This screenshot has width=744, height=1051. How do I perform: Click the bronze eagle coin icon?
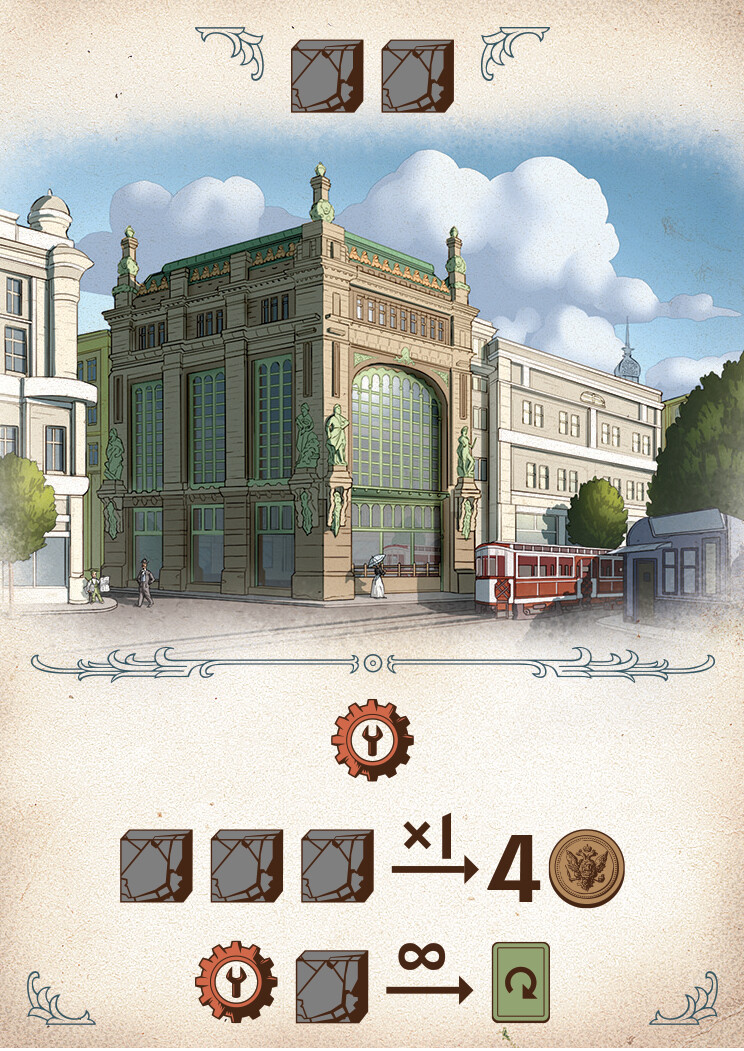pos(586,866)
